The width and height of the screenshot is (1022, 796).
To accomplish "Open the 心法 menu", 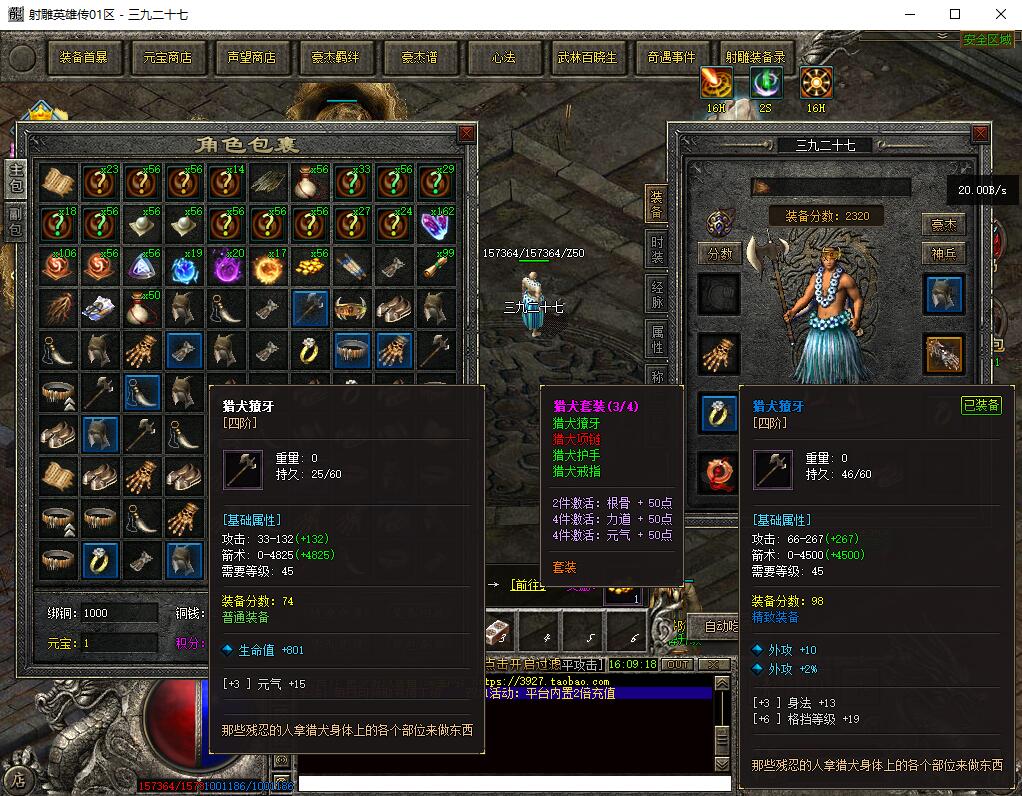I will click(x=503, y=58).
